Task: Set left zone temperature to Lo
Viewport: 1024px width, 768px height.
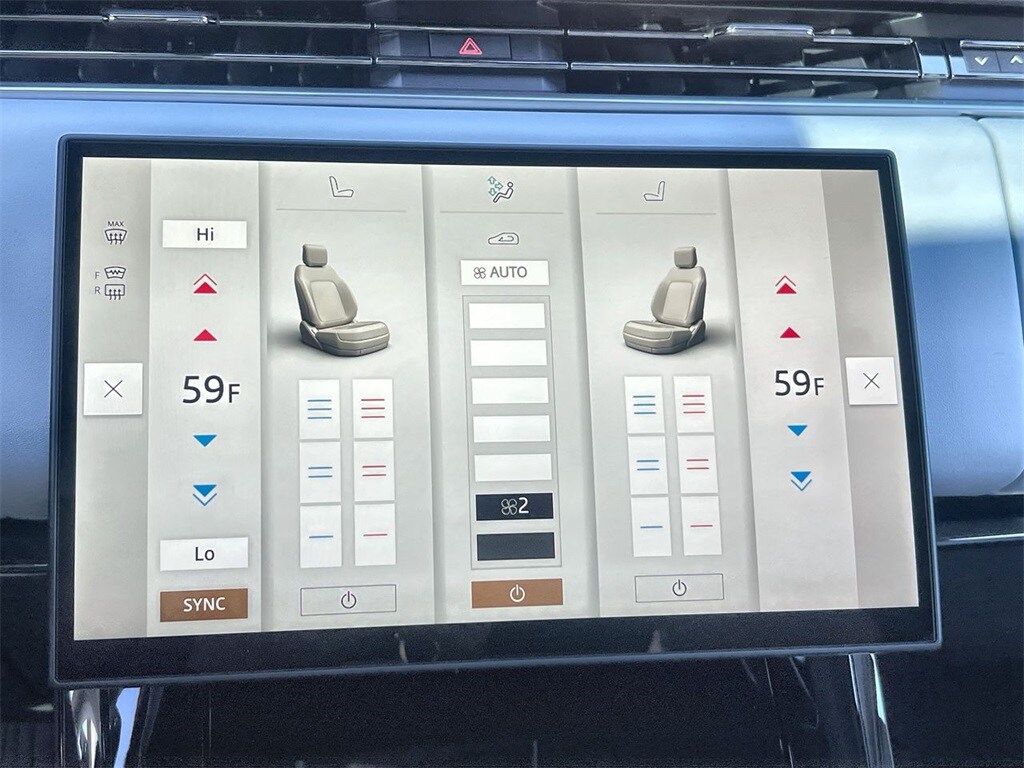Action: coord(204,553)
